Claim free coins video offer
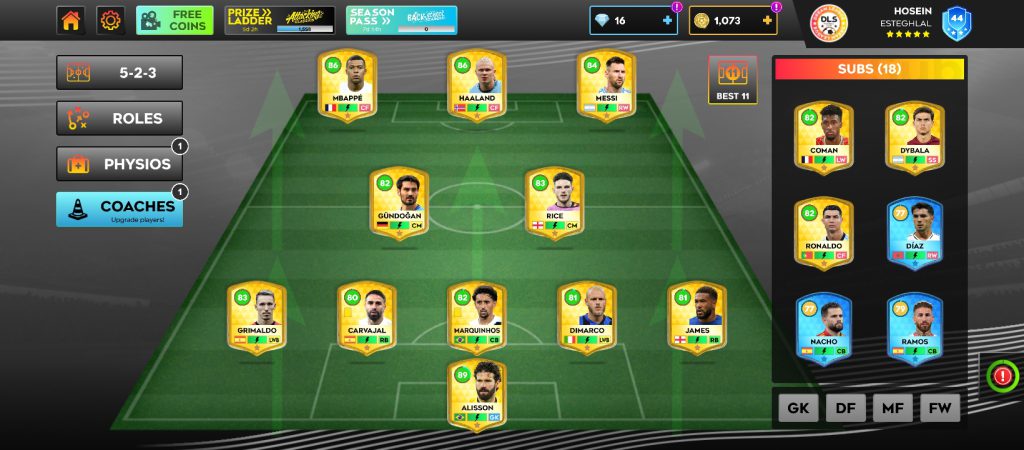 click(x=174, y=20)
